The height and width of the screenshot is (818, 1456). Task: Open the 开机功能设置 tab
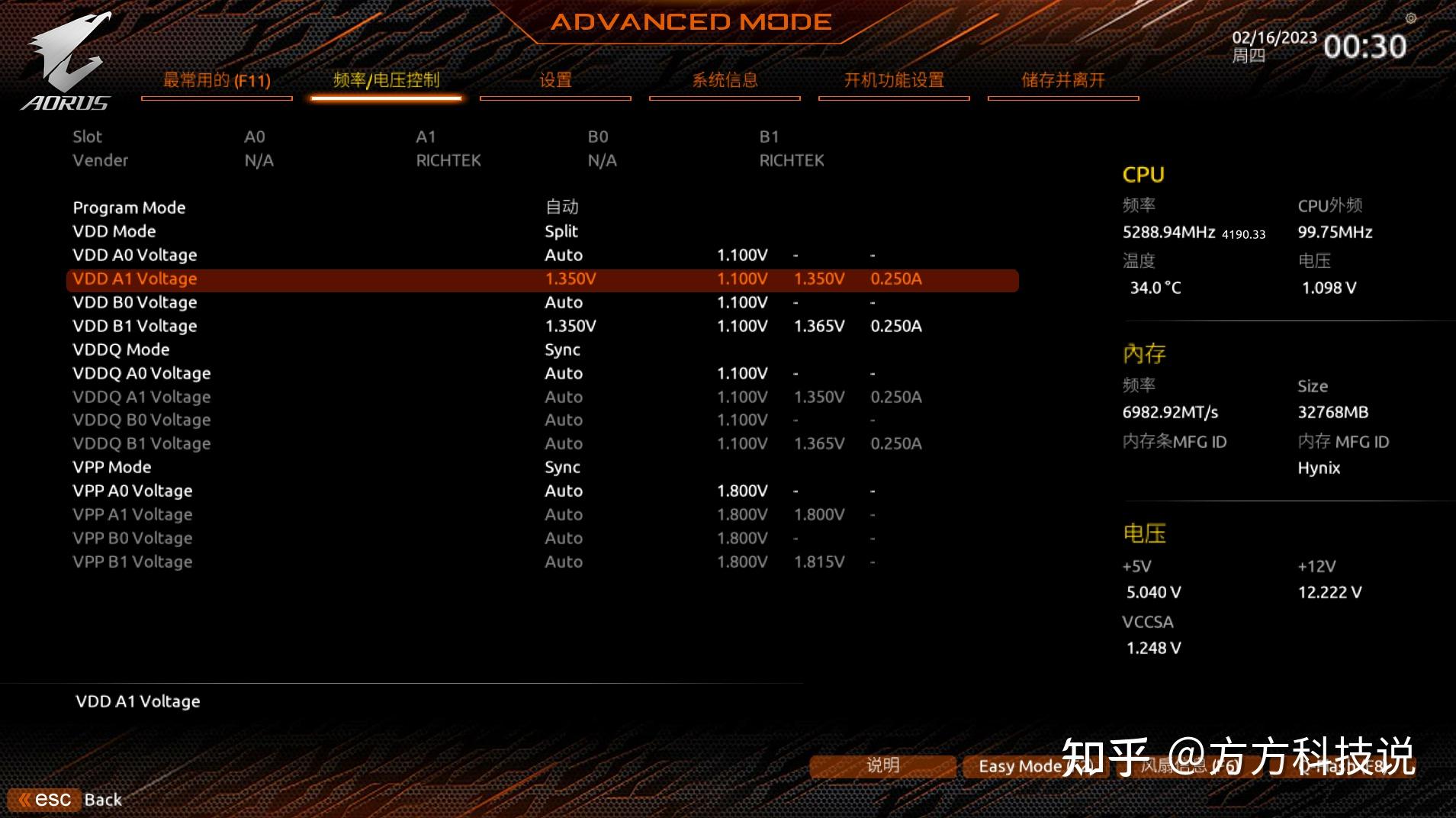tap(894, 81)
